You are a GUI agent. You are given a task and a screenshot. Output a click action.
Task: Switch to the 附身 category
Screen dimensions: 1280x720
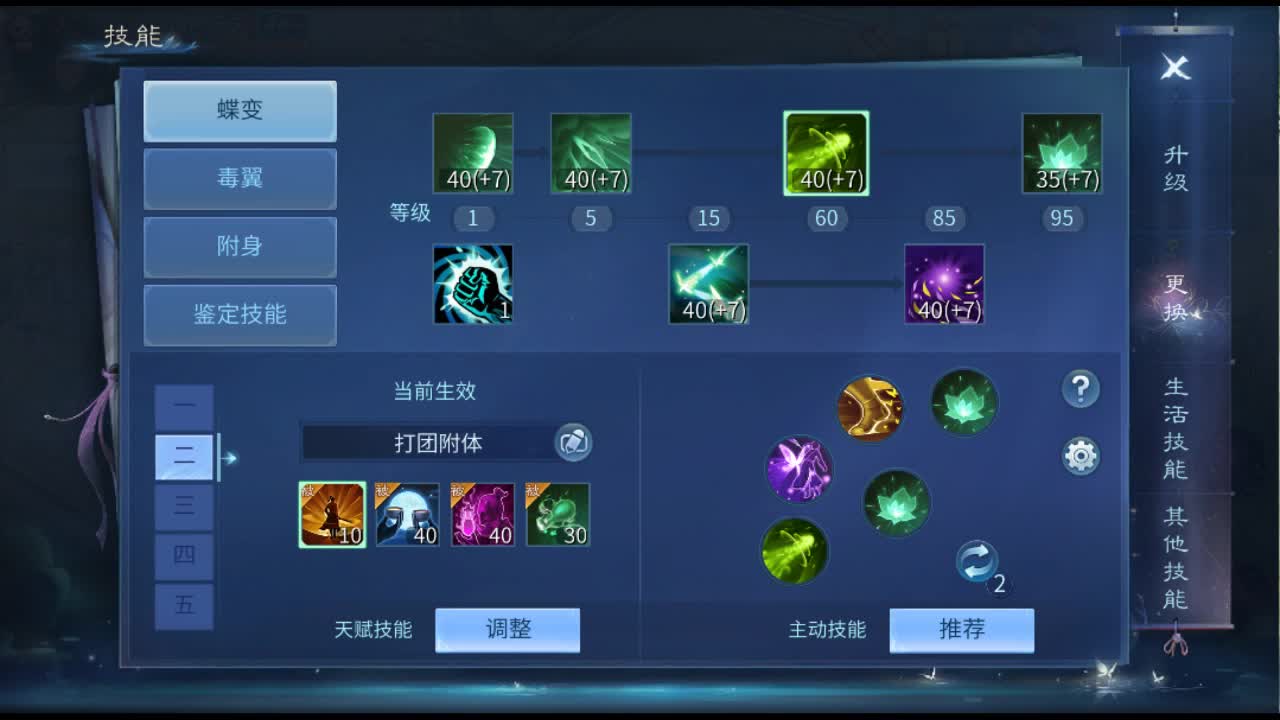point(240,247)
